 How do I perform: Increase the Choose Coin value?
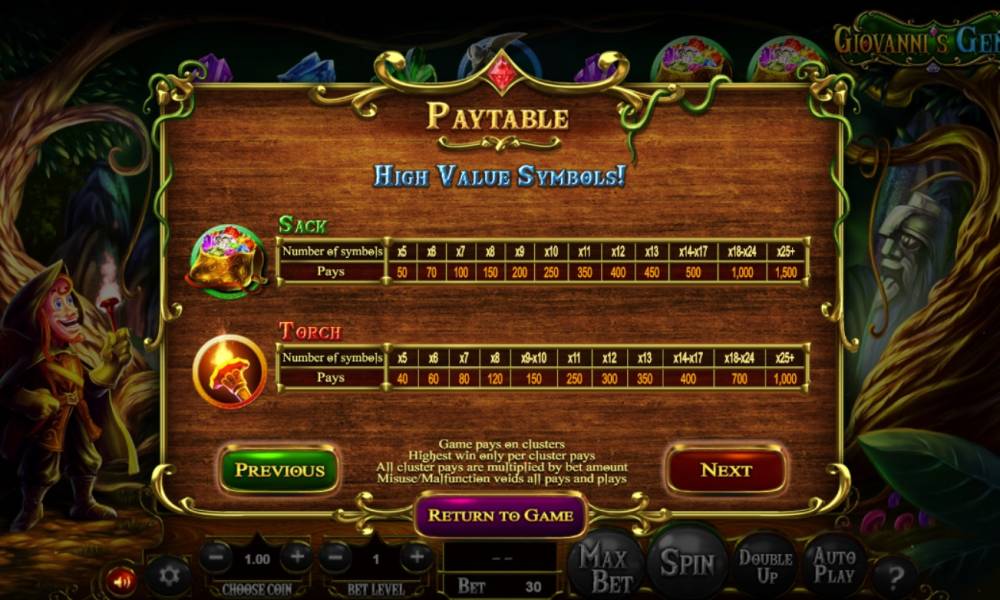[x=296, y=556]
